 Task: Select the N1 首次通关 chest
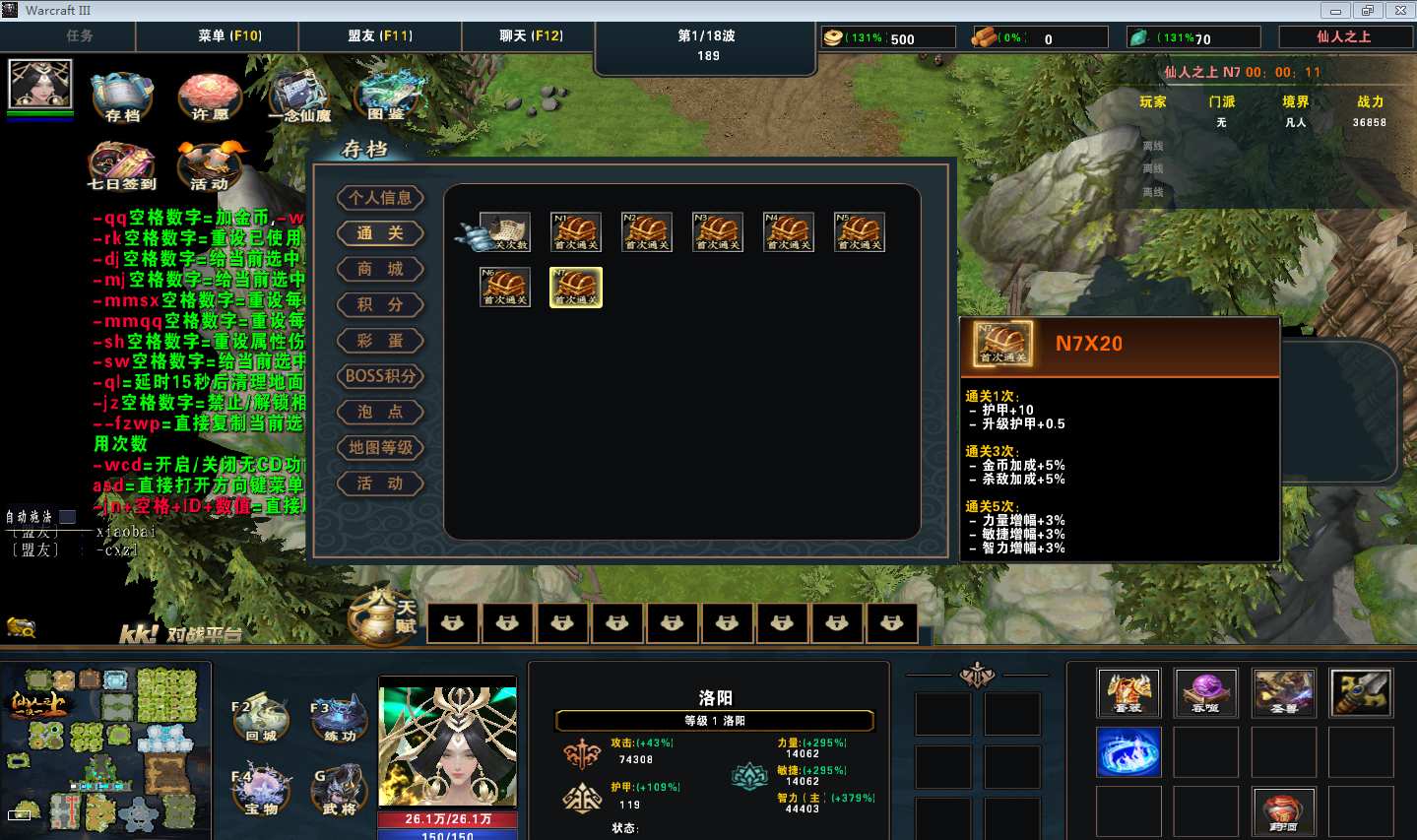[x=576, y=232]
